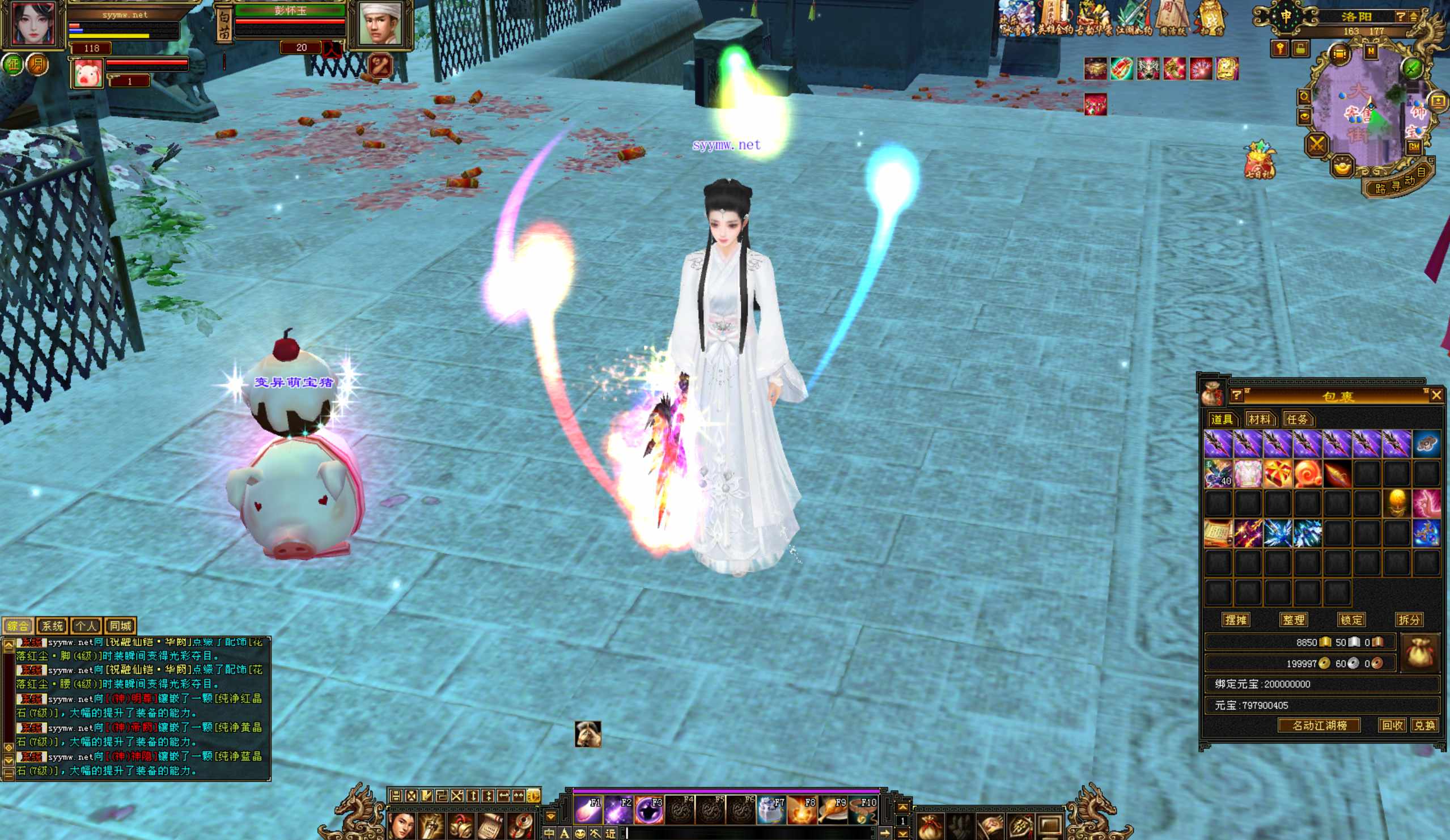Switch to the 材料 materials tab
Screen dimensions: 1450x840
pyautogui.click(x=1260, y=419)
